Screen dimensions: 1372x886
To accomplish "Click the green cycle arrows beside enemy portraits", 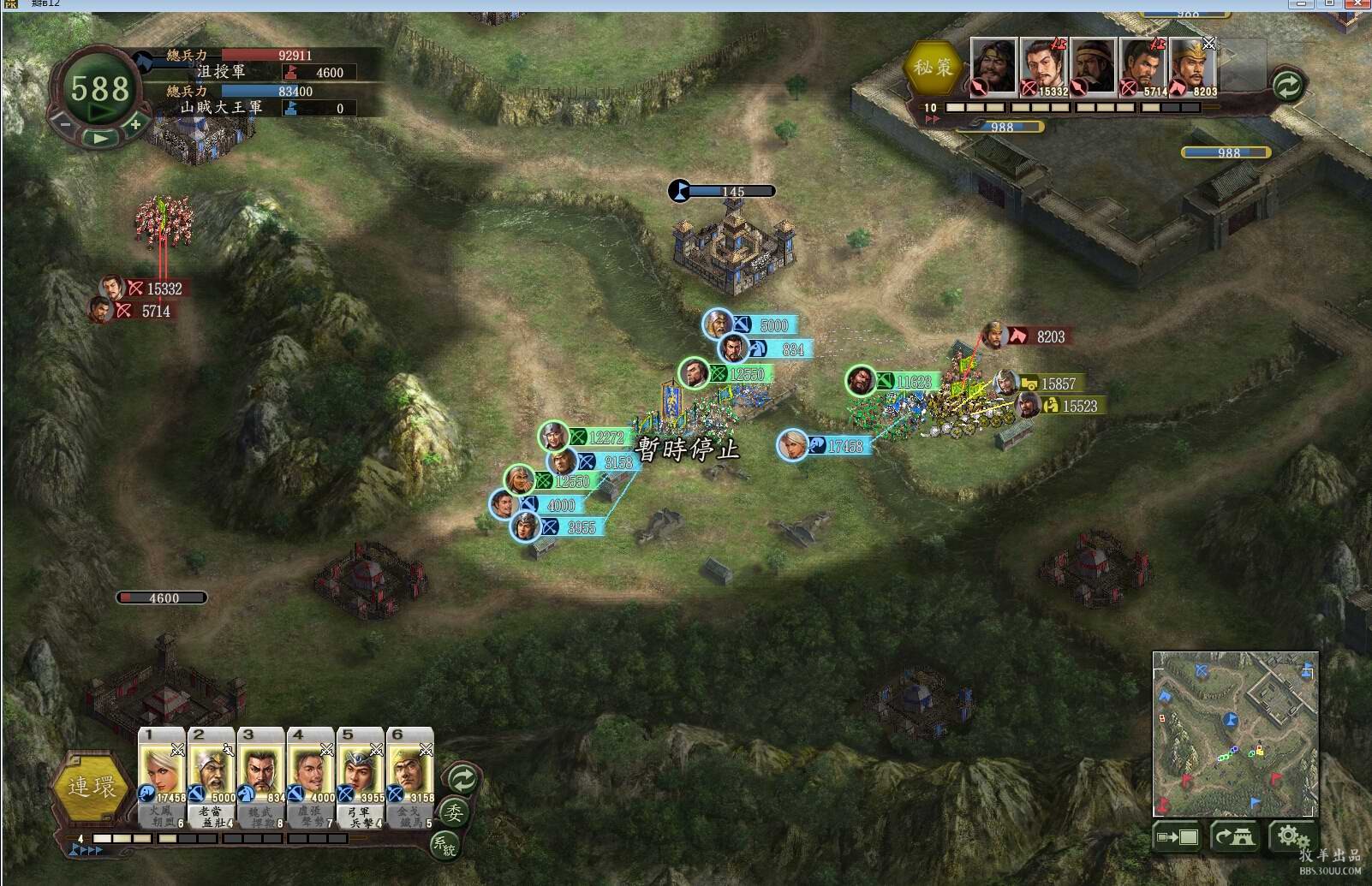I will (x=1287, y=85).
